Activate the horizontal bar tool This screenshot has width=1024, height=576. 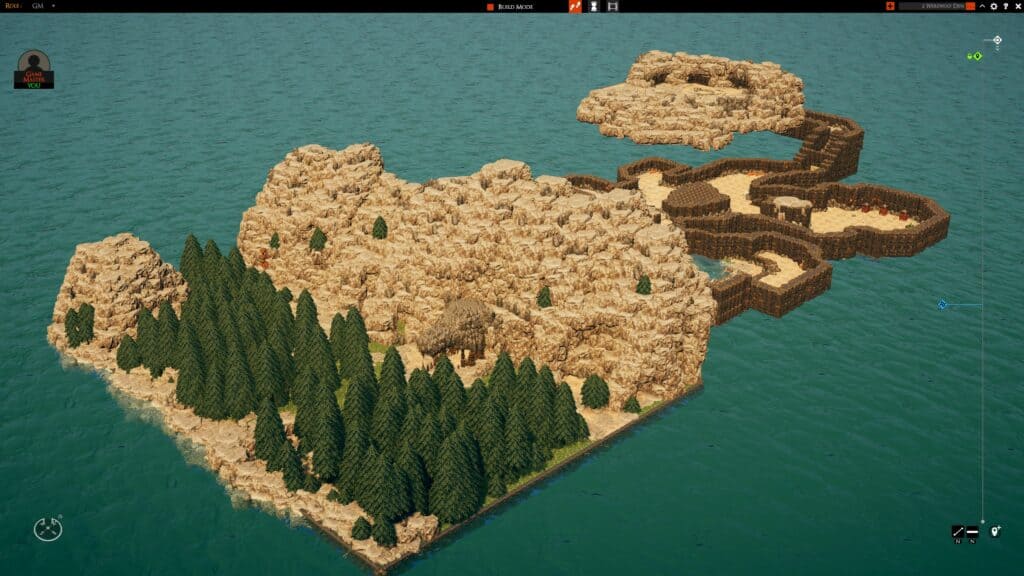point(972,531)
